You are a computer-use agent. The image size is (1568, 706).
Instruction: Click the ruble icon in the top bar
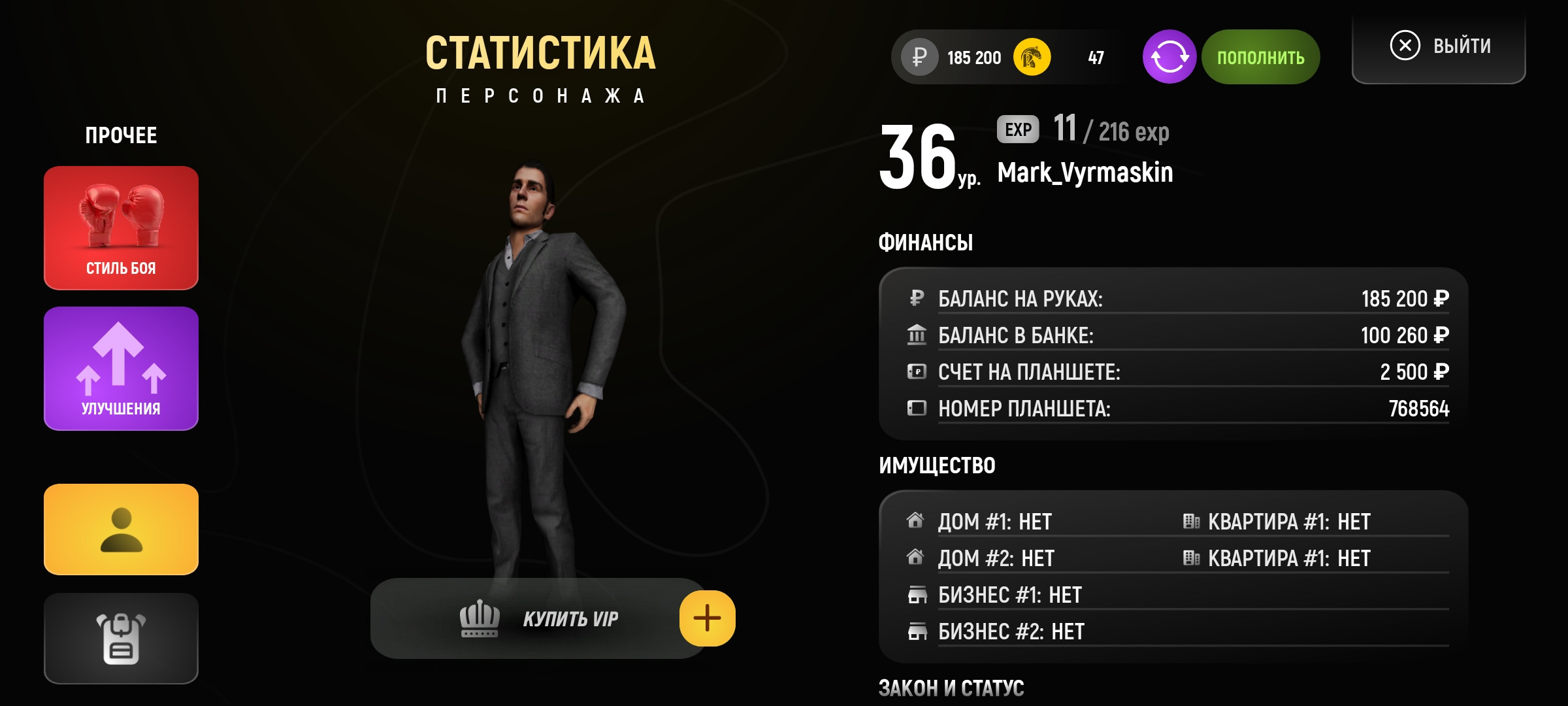[x=917, y=58]
